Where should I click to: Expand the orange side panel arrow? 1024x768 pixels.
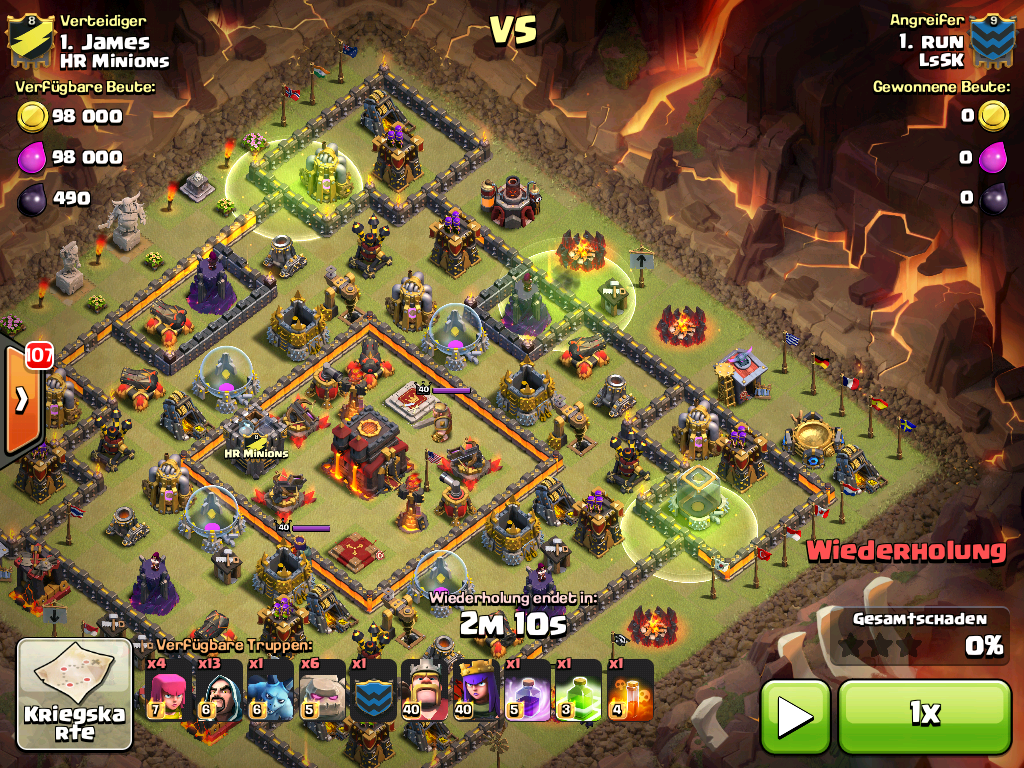(20, 400)
